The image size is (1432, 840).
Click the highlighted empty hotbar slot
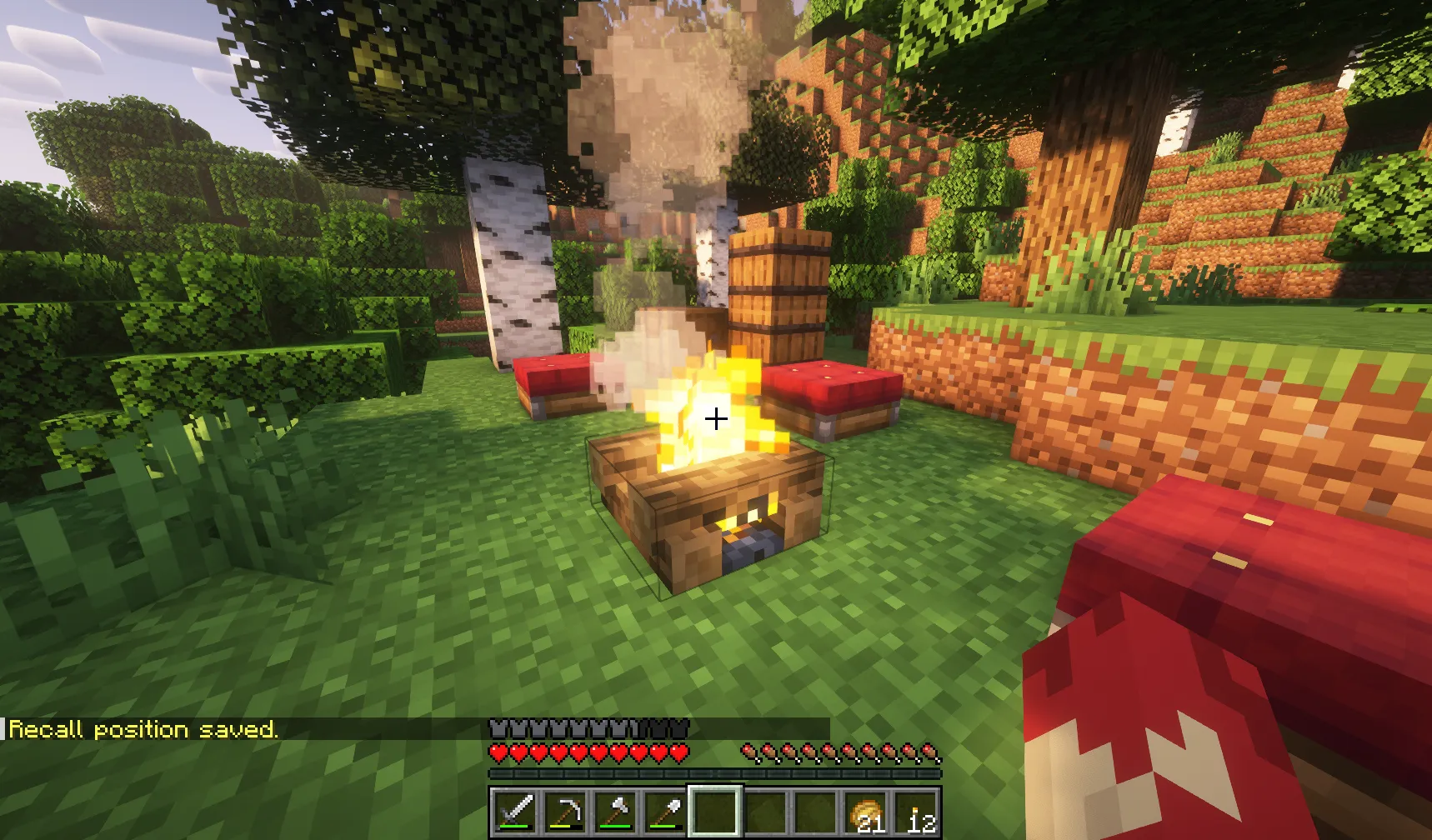[716, 812]
